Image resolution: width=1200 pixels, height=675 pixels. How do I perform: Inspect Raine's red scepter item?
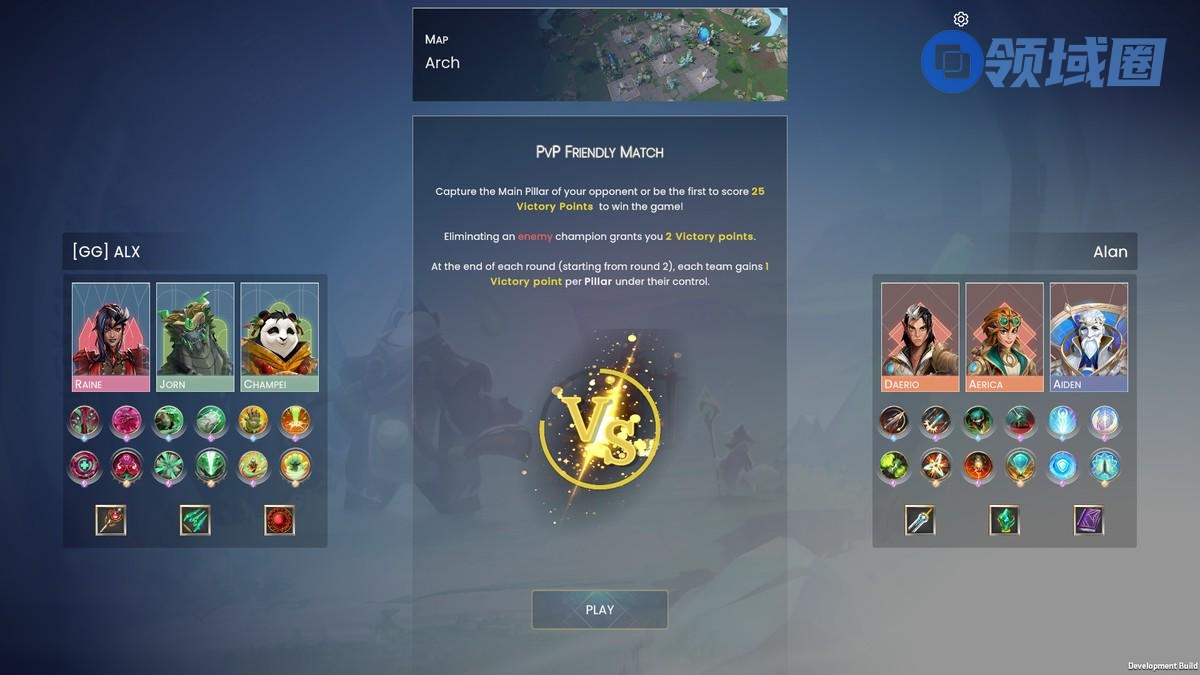tap(111, 520)
